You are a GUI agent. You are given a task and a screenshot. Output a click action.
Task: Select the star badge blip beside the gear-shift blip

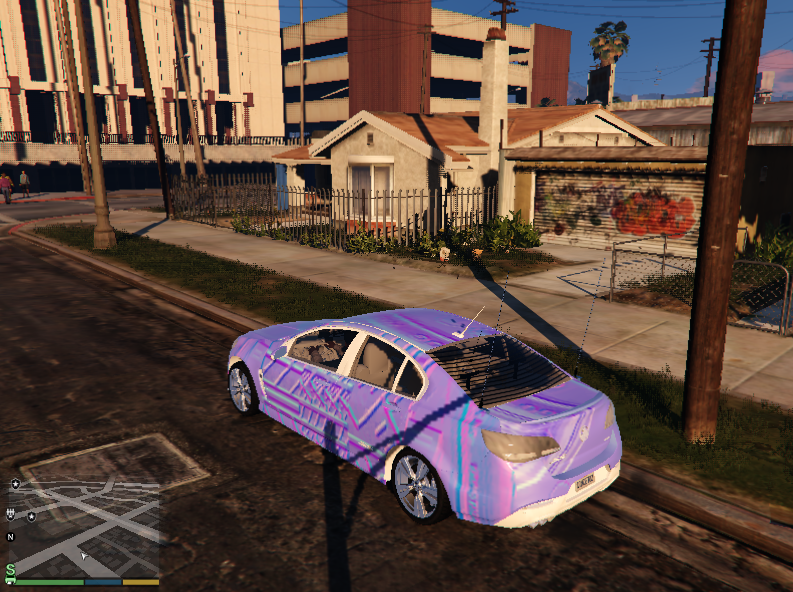[31, 516]
